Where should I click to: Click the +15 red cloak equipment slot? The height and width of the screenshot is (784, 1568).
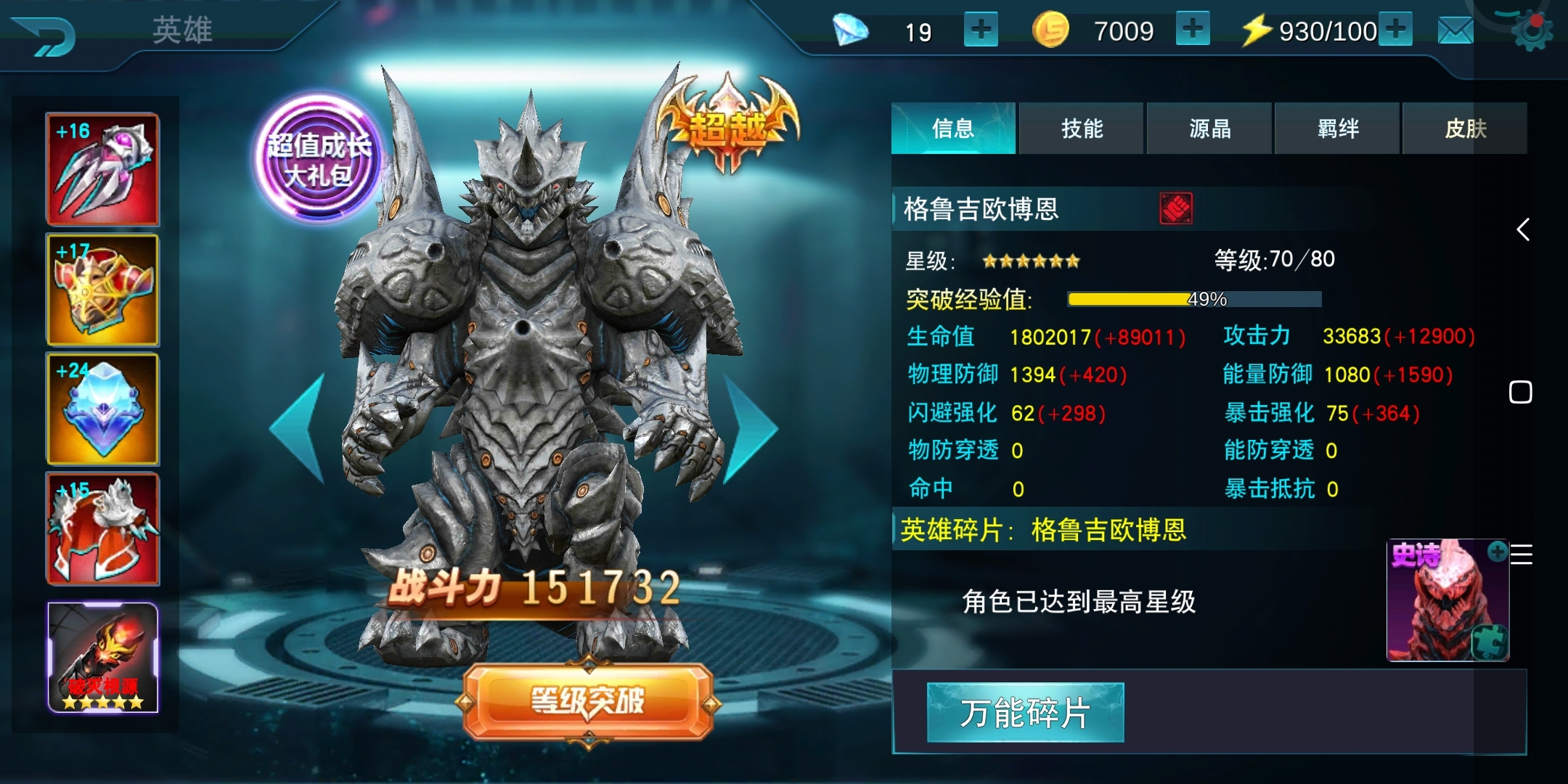pos(102,528)
